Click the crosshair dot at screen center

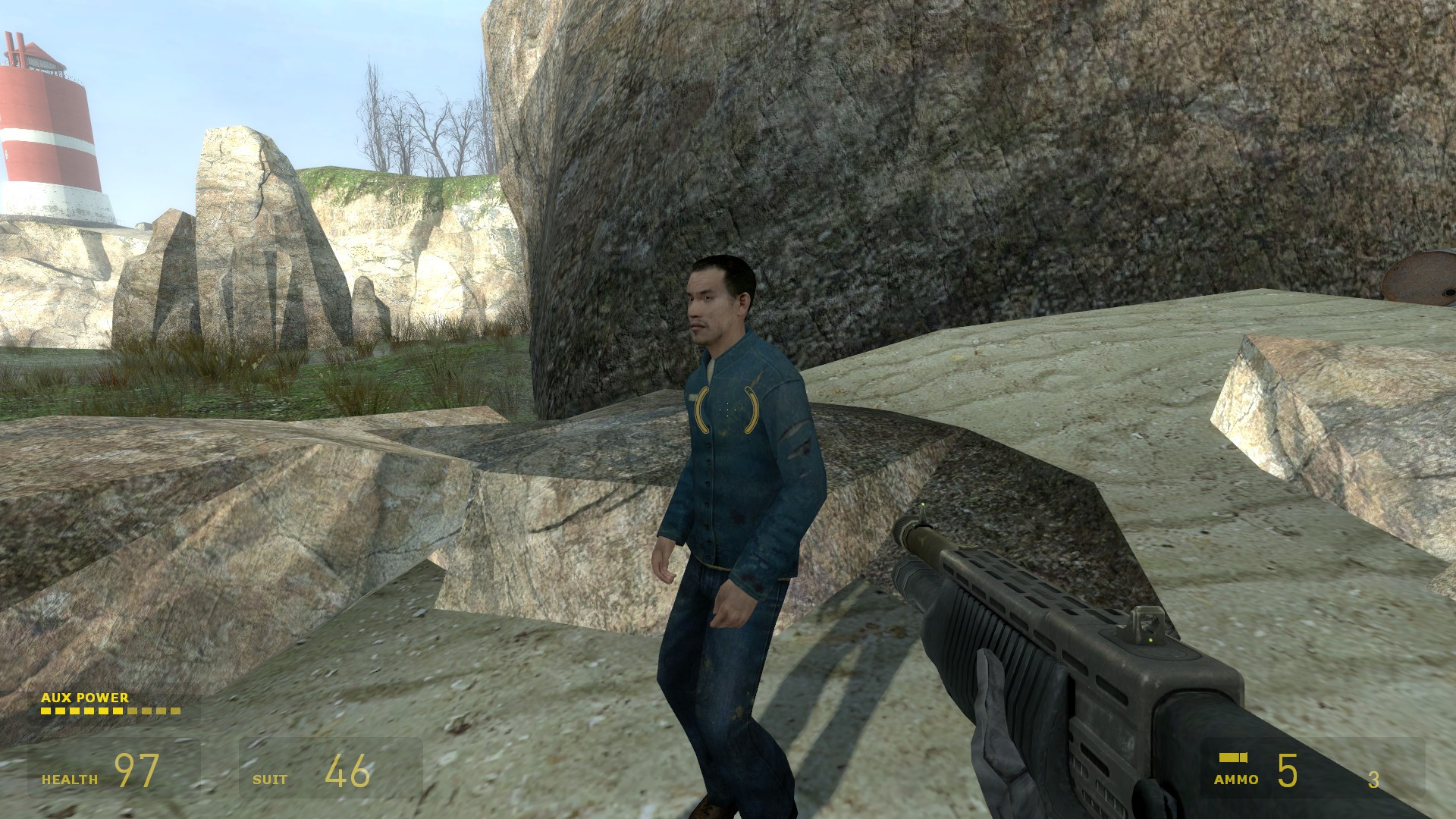pos(728,409)
